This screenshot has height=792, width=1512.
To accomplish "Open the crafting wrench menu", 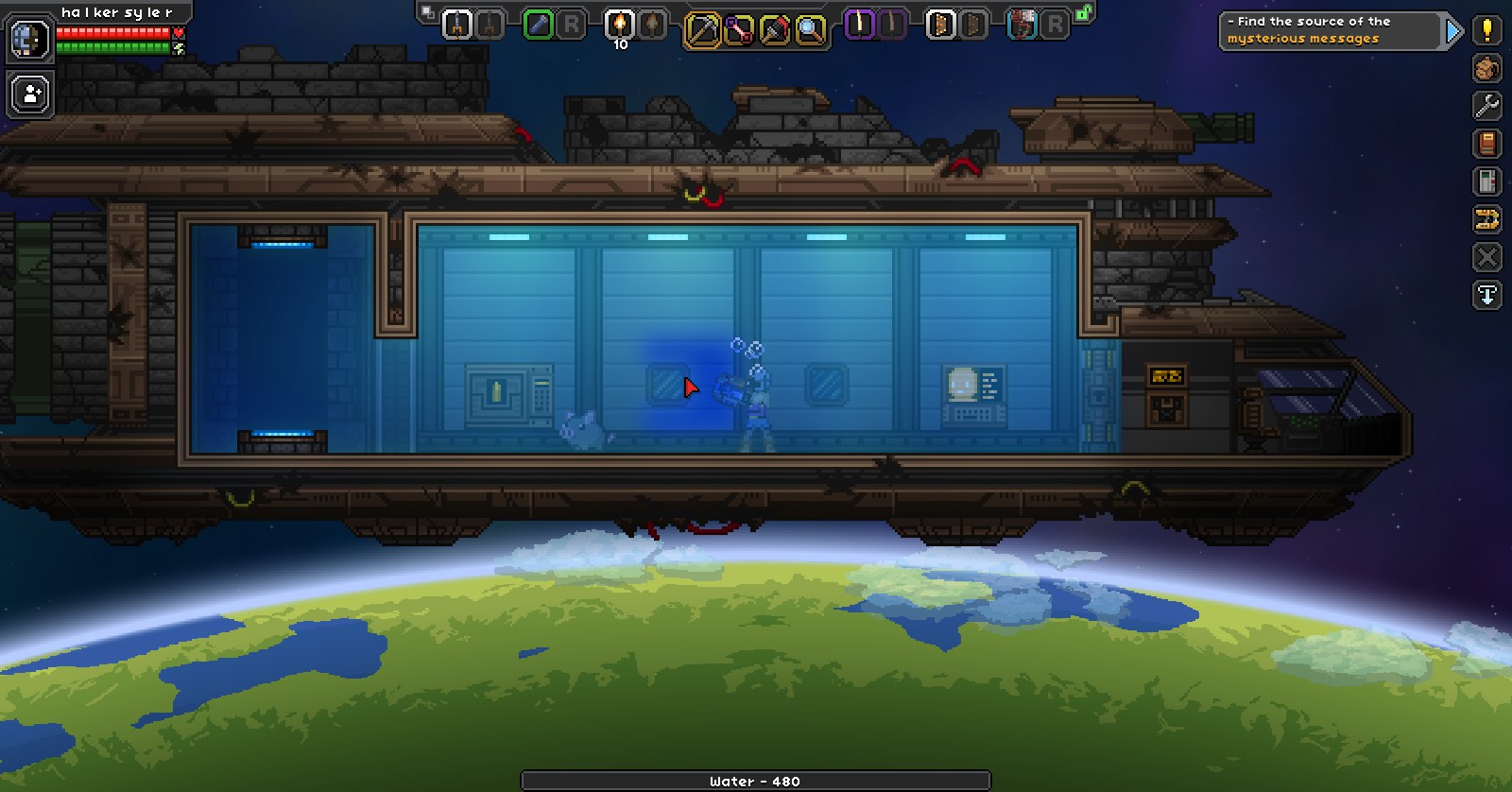I will 1486,107.
